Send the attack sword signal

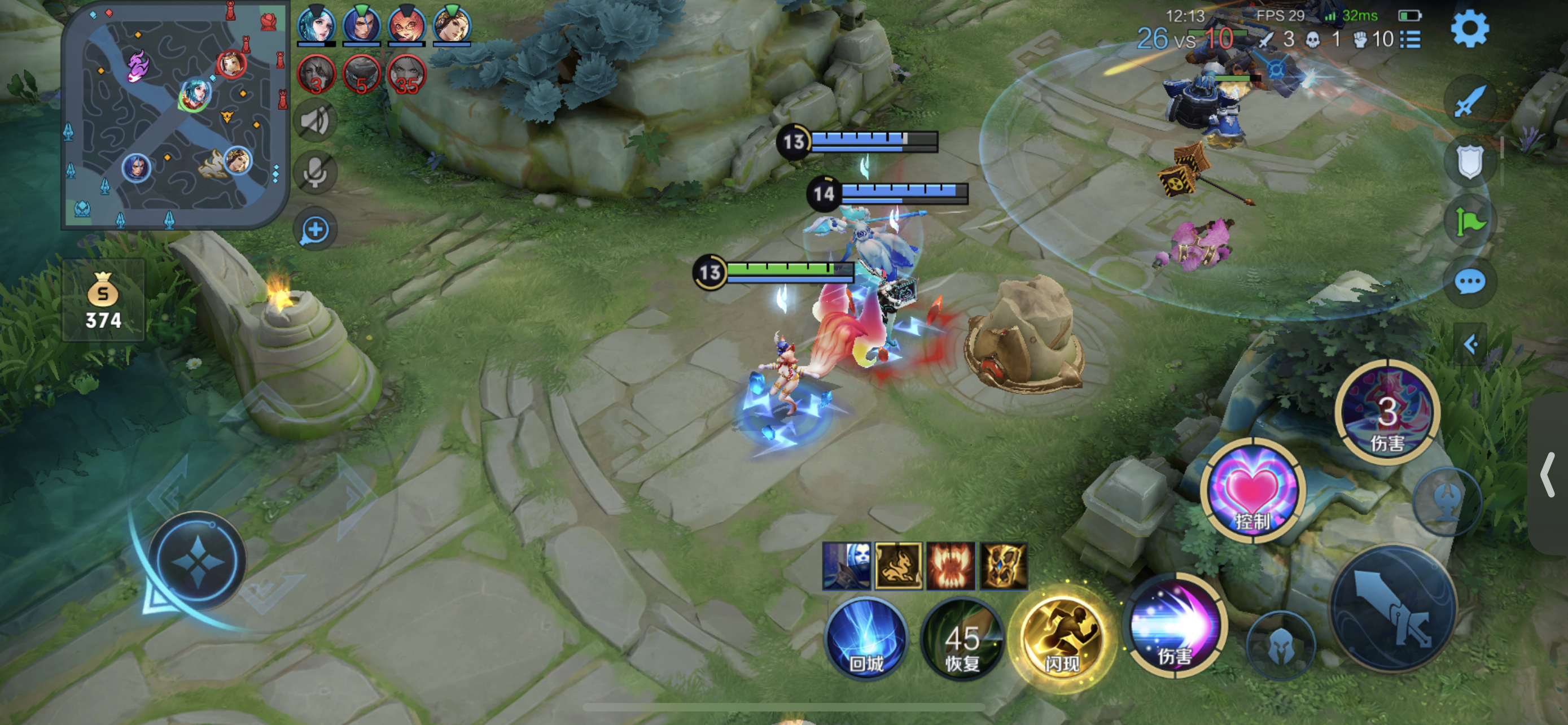tap(1469, 101)
